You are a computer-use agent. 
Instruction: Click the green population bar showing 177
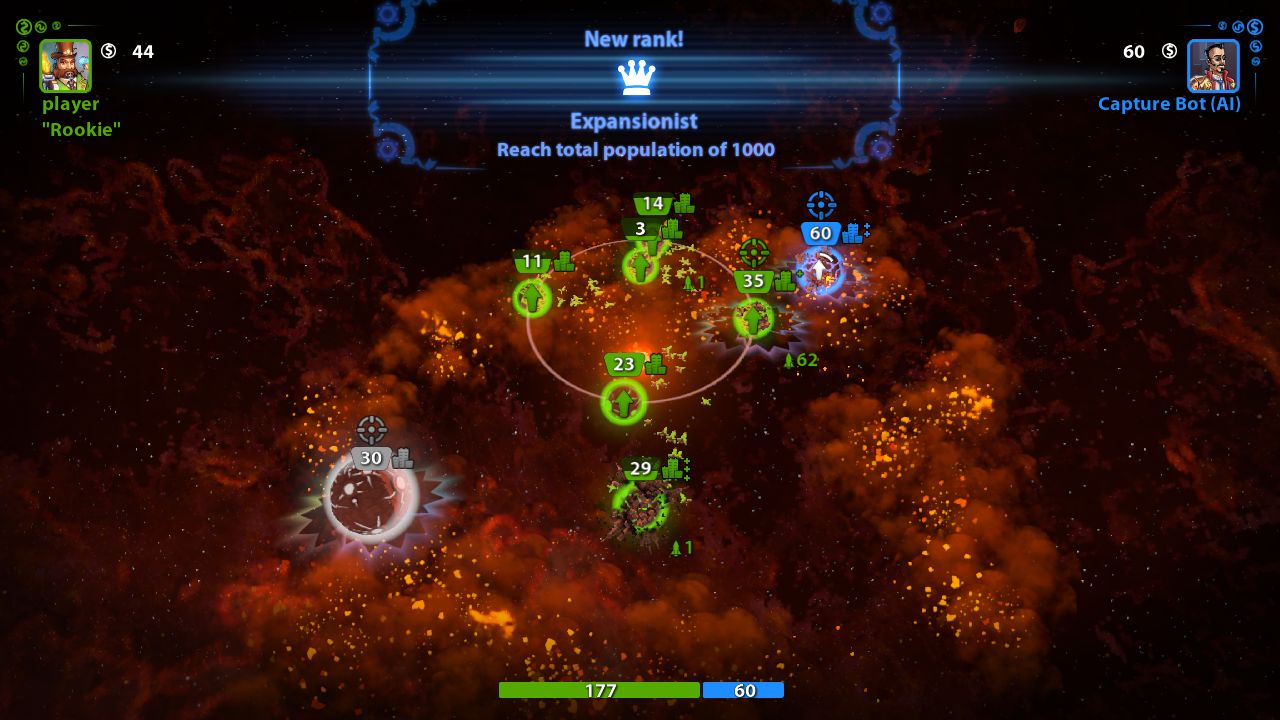pos(599,689)
